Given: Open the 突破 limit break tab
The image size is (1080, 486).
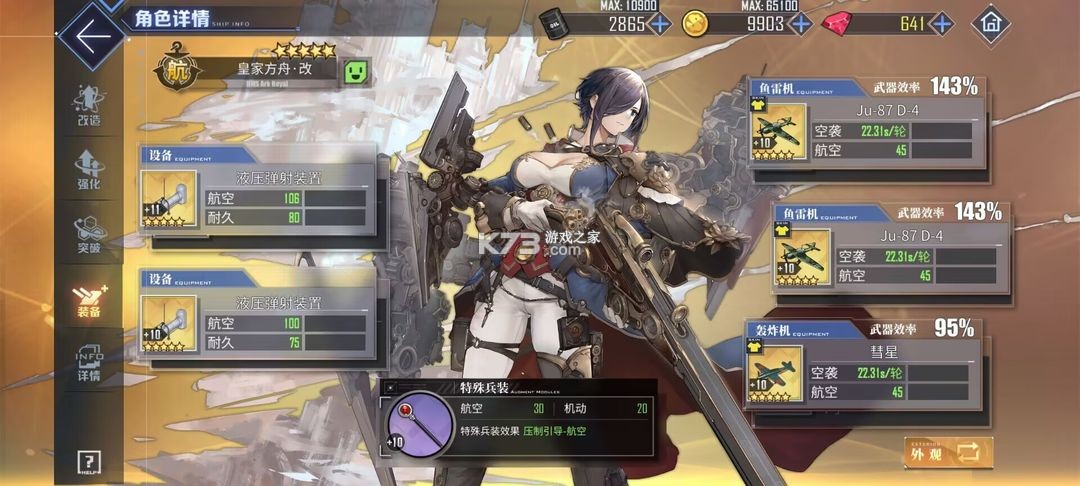Looking at the screenshot, I should 89,234.
